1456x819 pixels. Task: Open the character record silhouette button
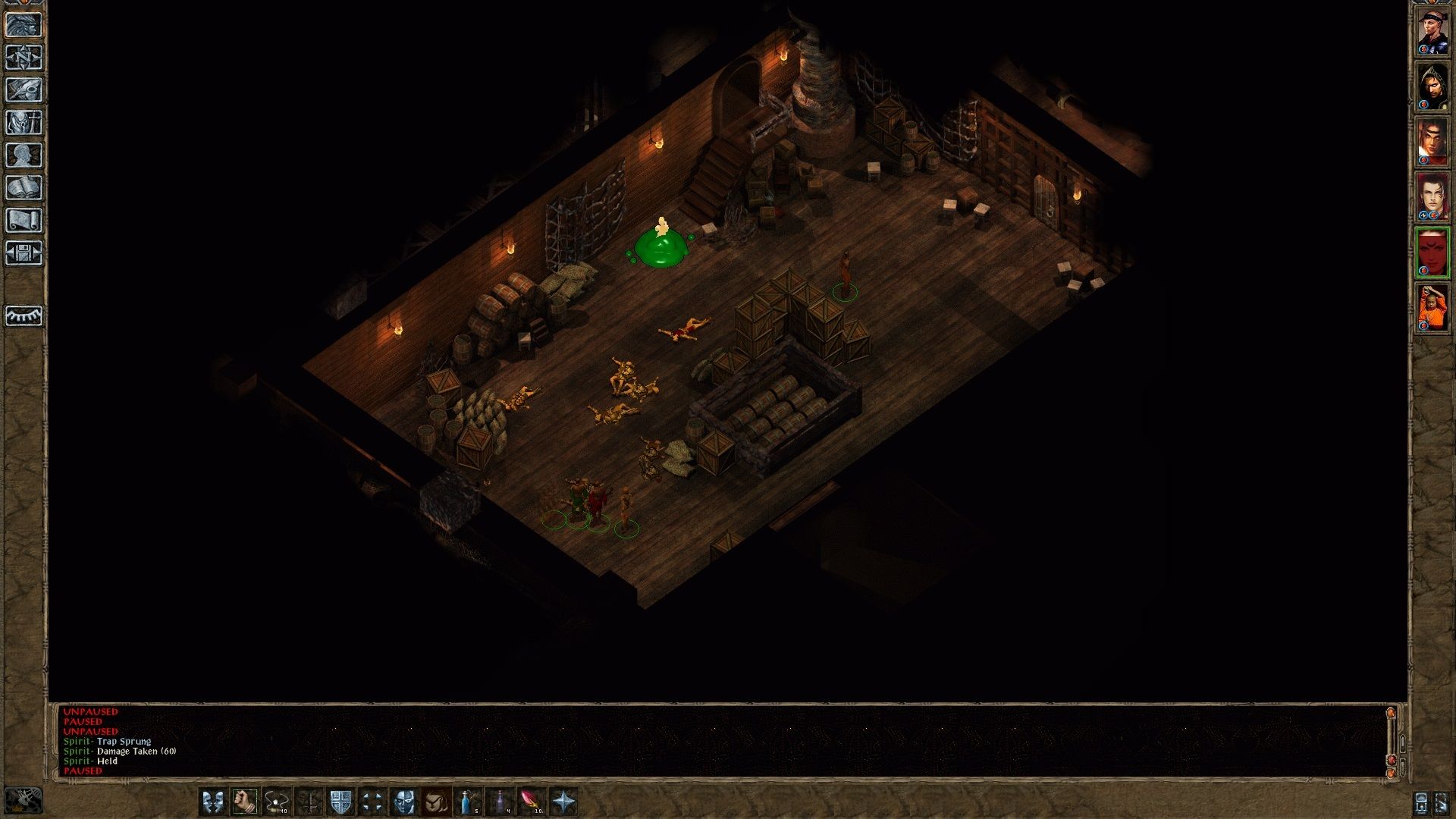(x=24, y=155)
